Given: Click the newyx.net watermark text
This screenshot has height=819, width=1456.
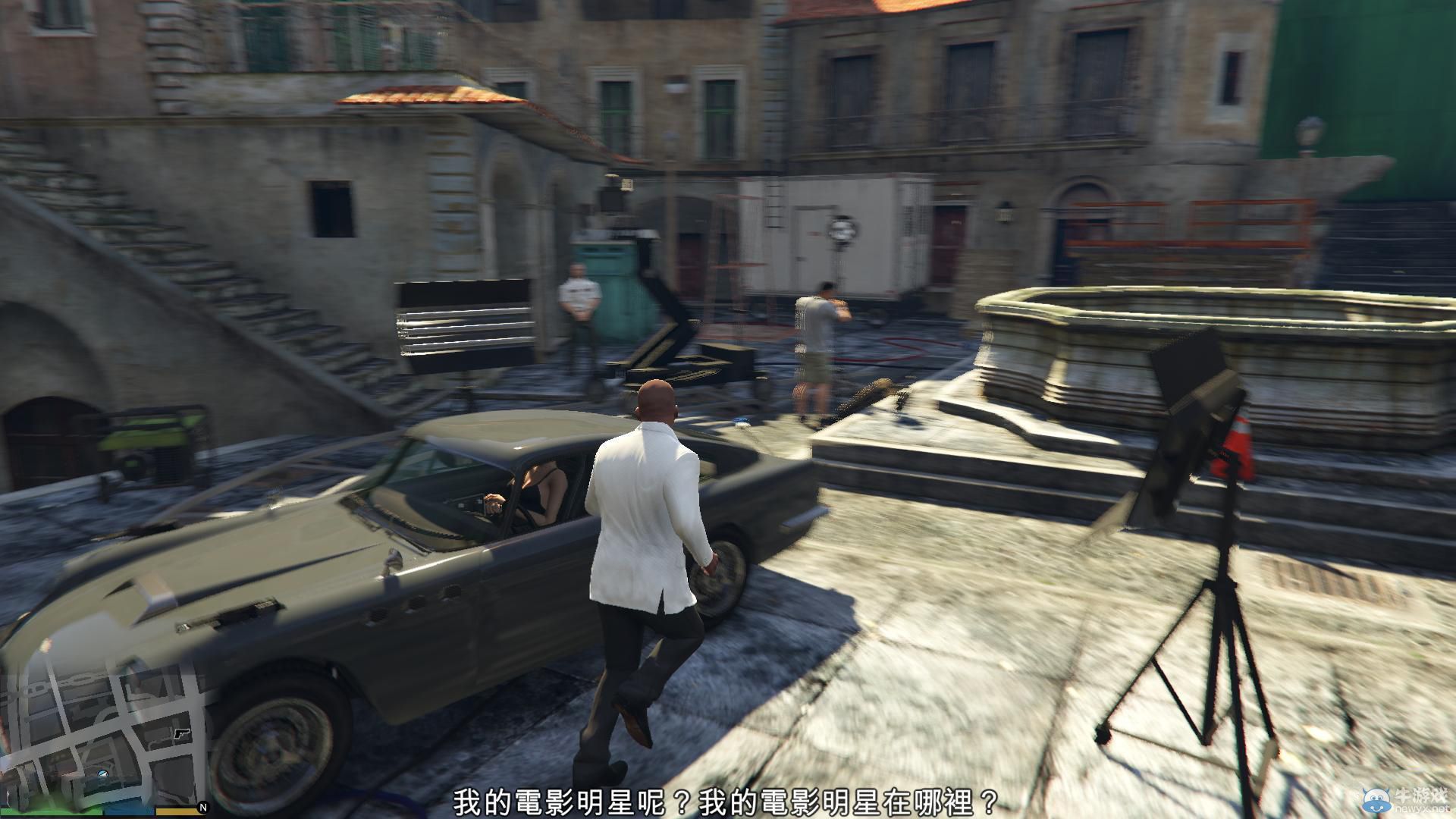Looking at the screenshot, I should click(1420, 809).
